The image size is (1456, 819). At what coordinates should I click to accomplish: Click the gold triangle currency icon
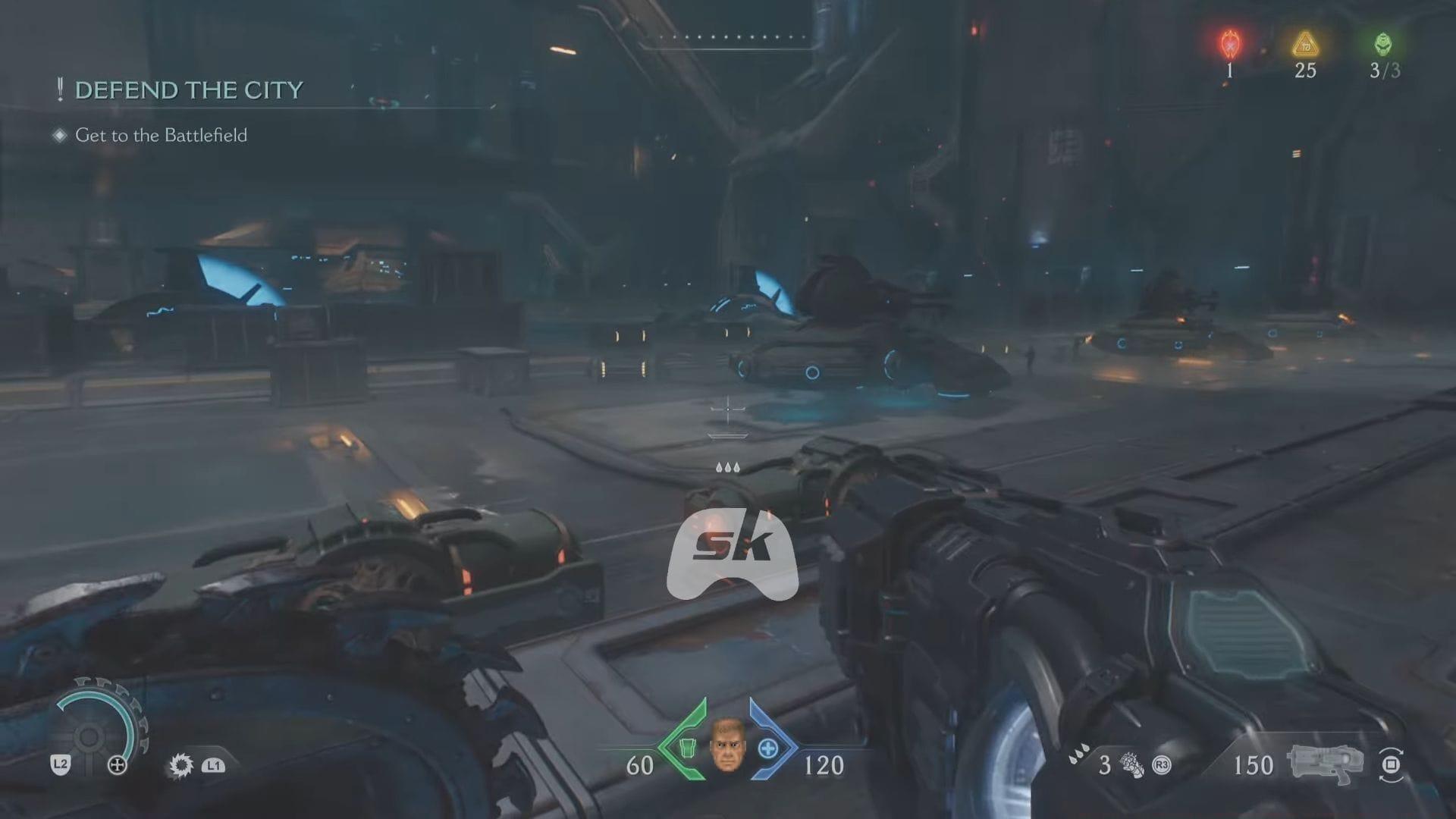(x=1305, y=45)
